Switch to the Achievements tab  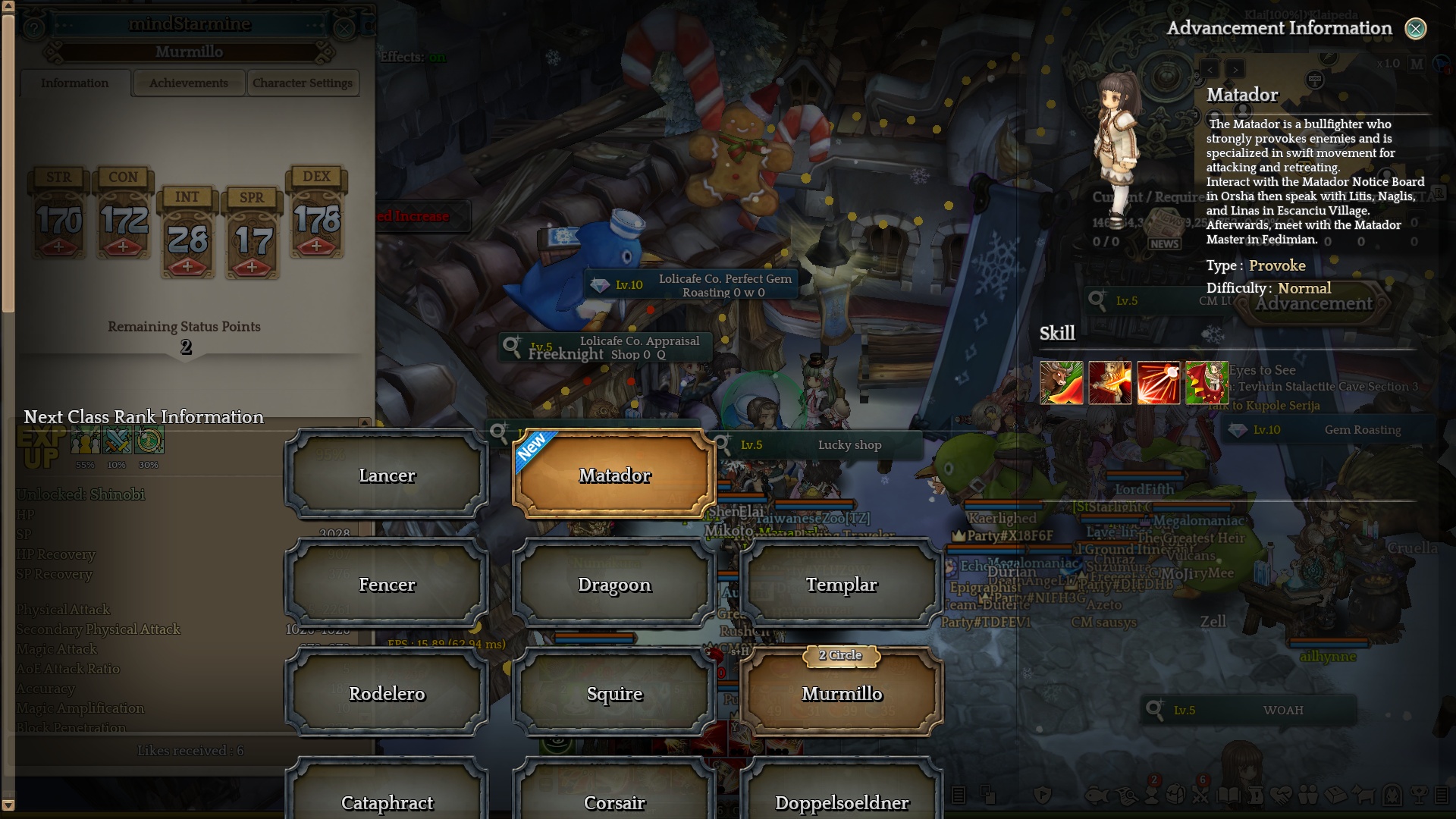point(189,83)
